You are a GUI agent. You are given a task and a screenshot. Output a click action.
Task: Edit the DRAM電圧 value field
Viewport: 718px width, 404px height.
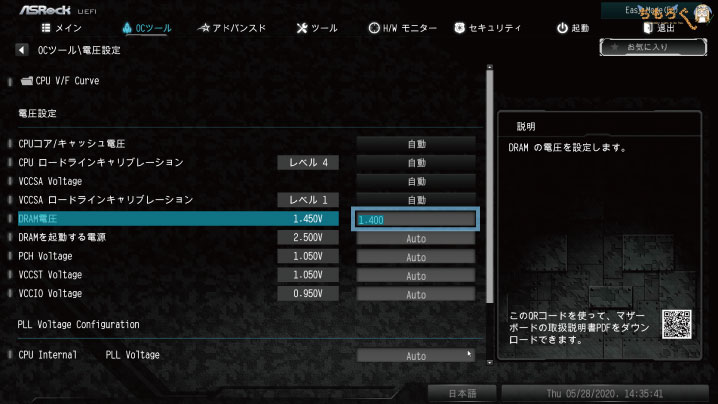tap(416, 219)
